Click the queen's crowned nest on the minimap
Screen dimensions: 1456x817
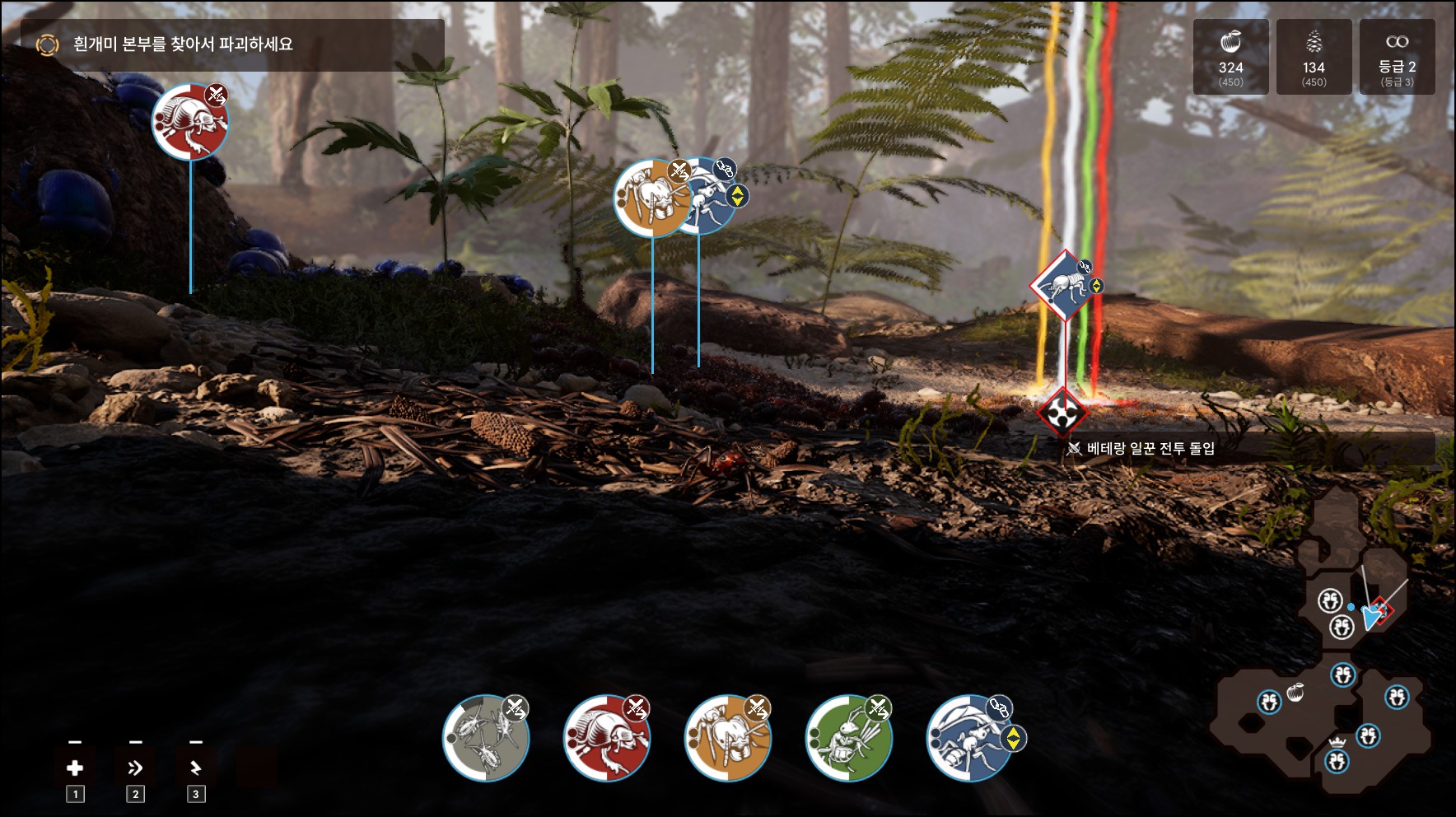(x=1337, y=759)
